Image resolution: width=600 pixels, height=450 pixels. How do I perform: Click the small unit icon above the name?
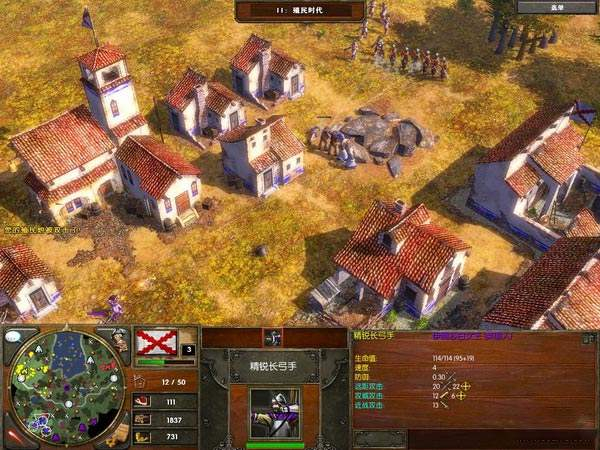point(270,338)
